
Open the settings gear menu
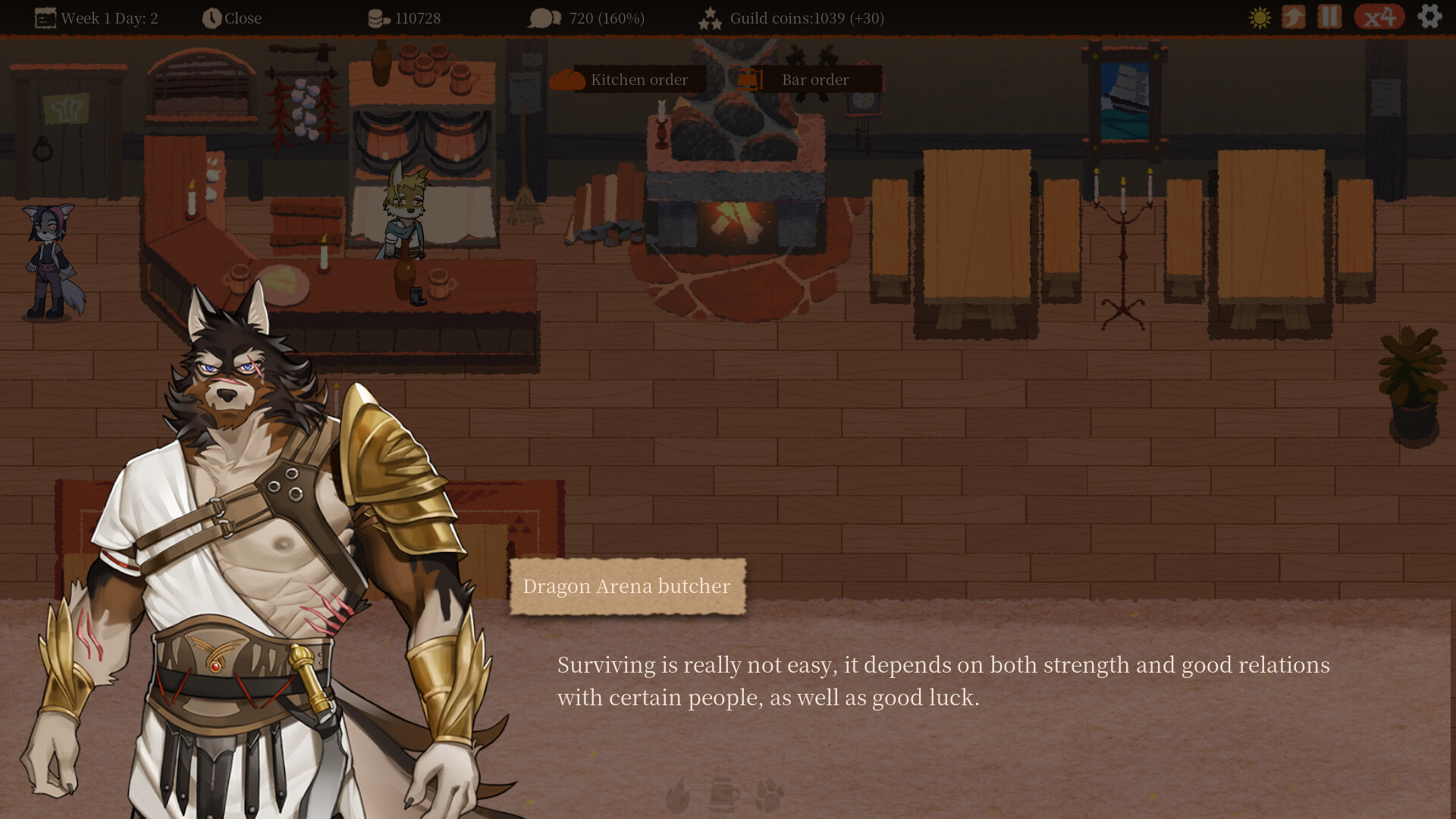tap(1429, 17)
